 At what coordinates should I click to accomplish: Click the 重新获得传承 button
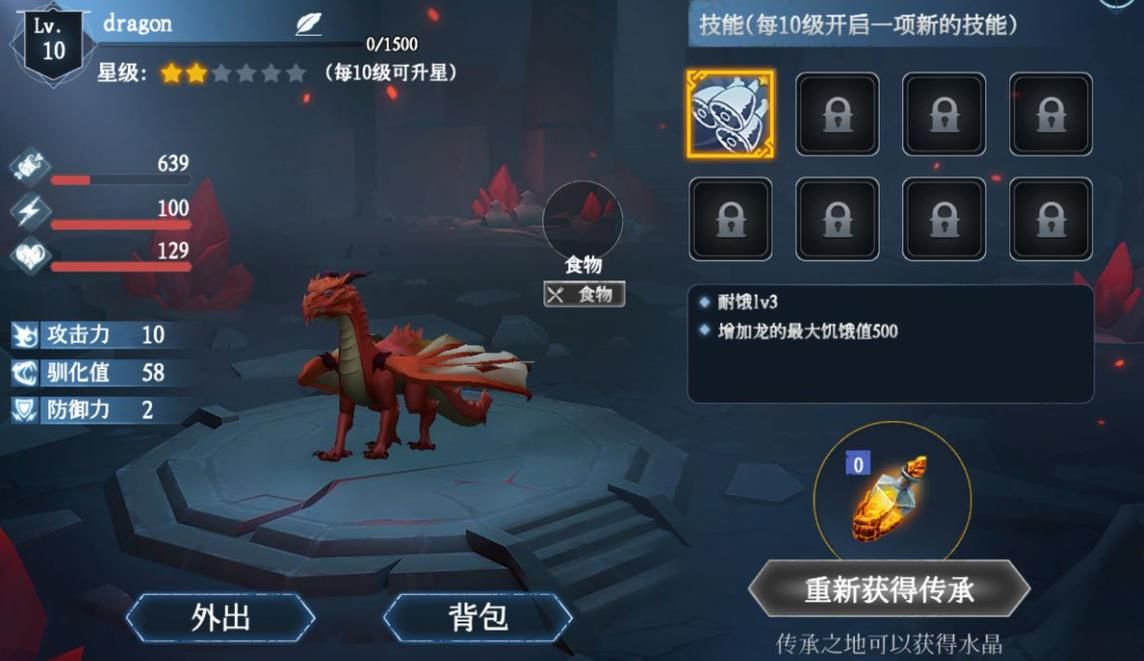coord(889,589)
